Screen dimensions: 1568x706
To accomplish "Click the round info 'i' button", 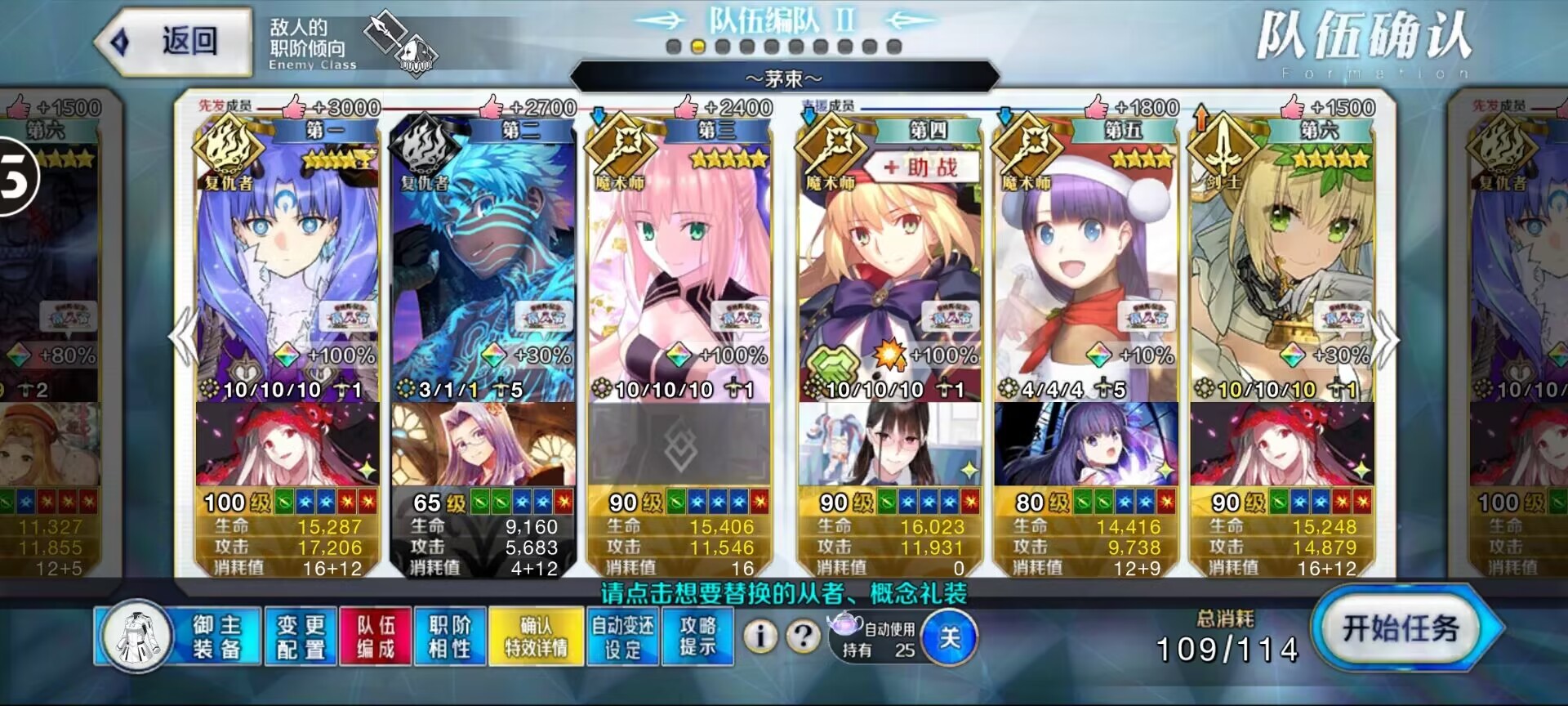I will [760, 636].
